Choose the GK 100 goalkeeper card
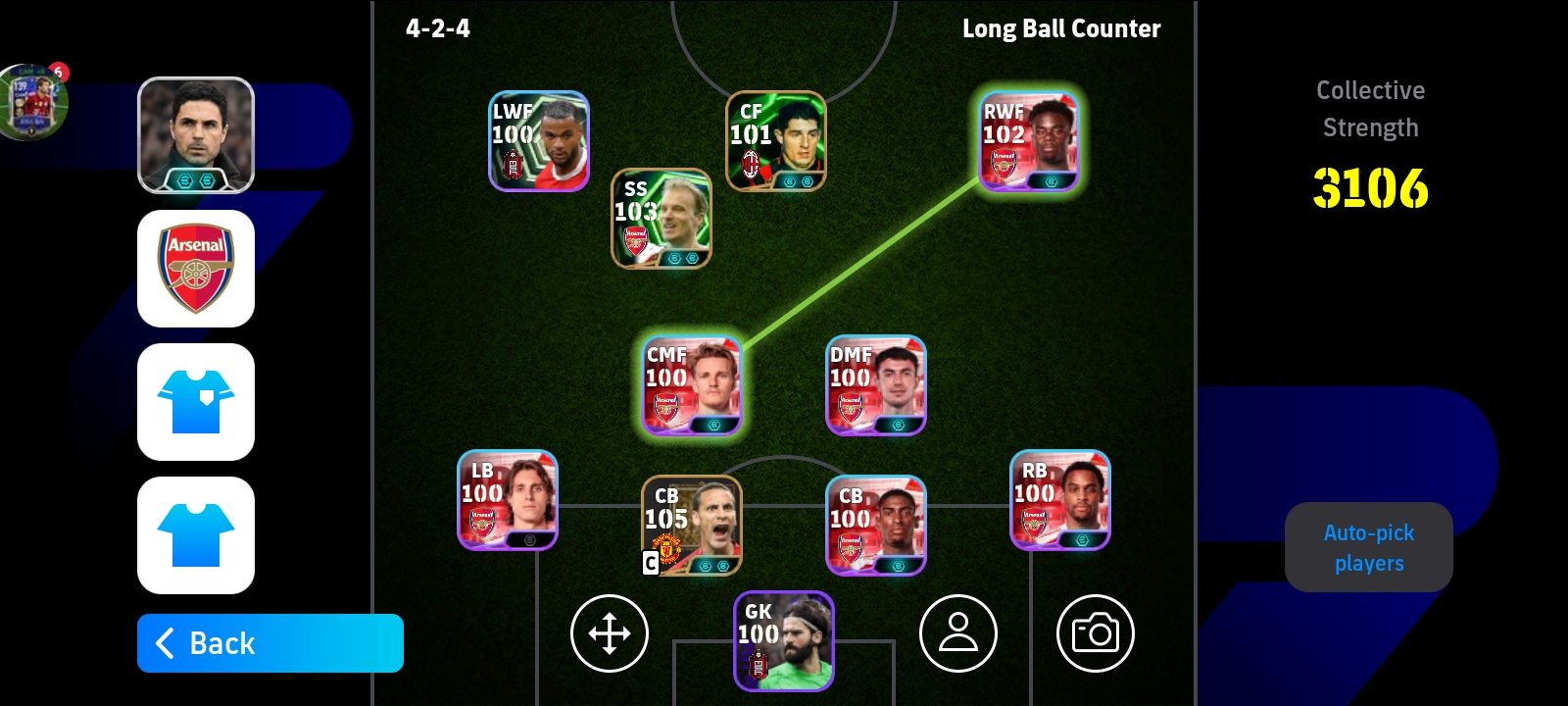1568x706 pixels. pos(784,641)
